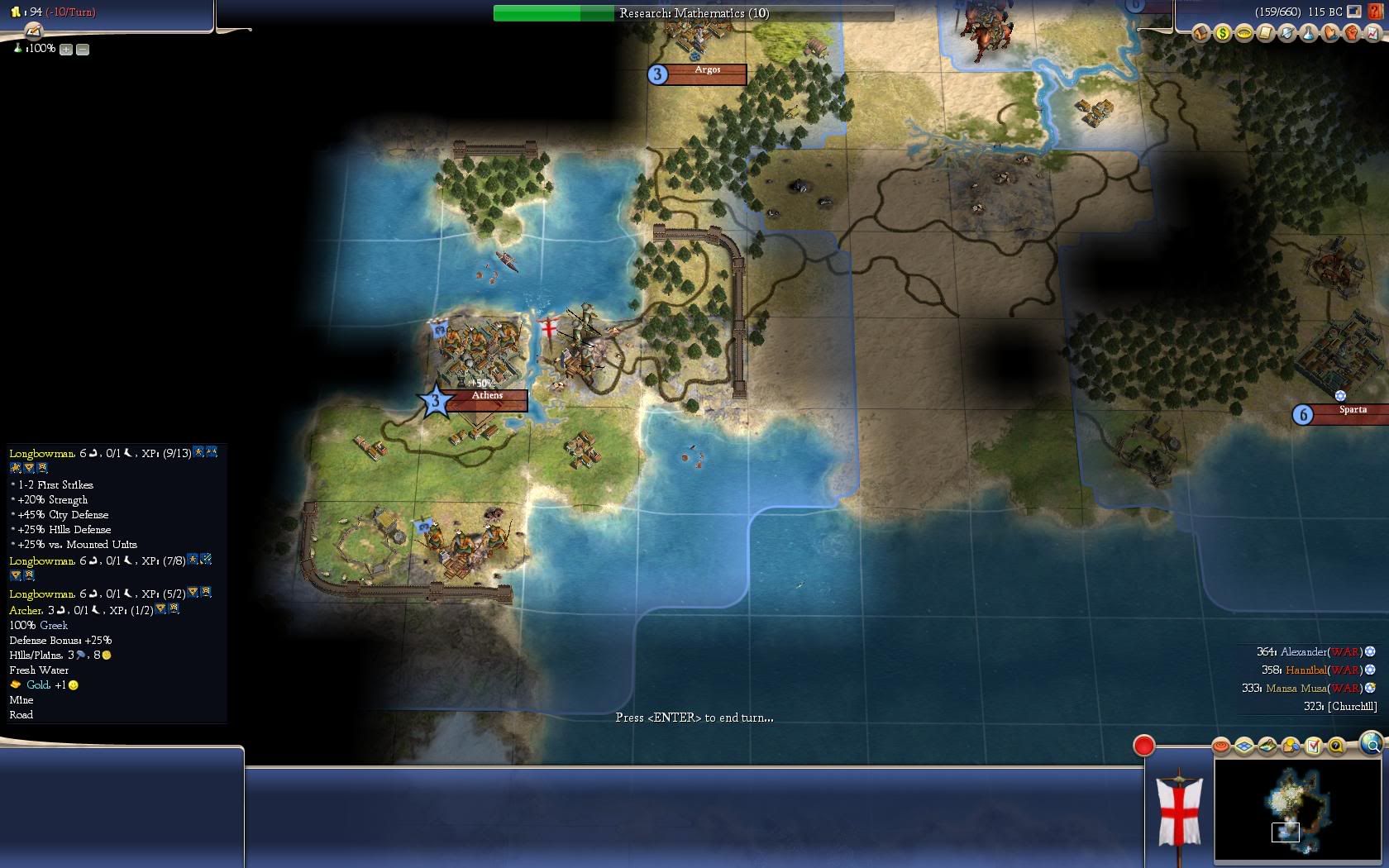
Task: Open the globe view magnifier button
Action: coord(1372,745)
